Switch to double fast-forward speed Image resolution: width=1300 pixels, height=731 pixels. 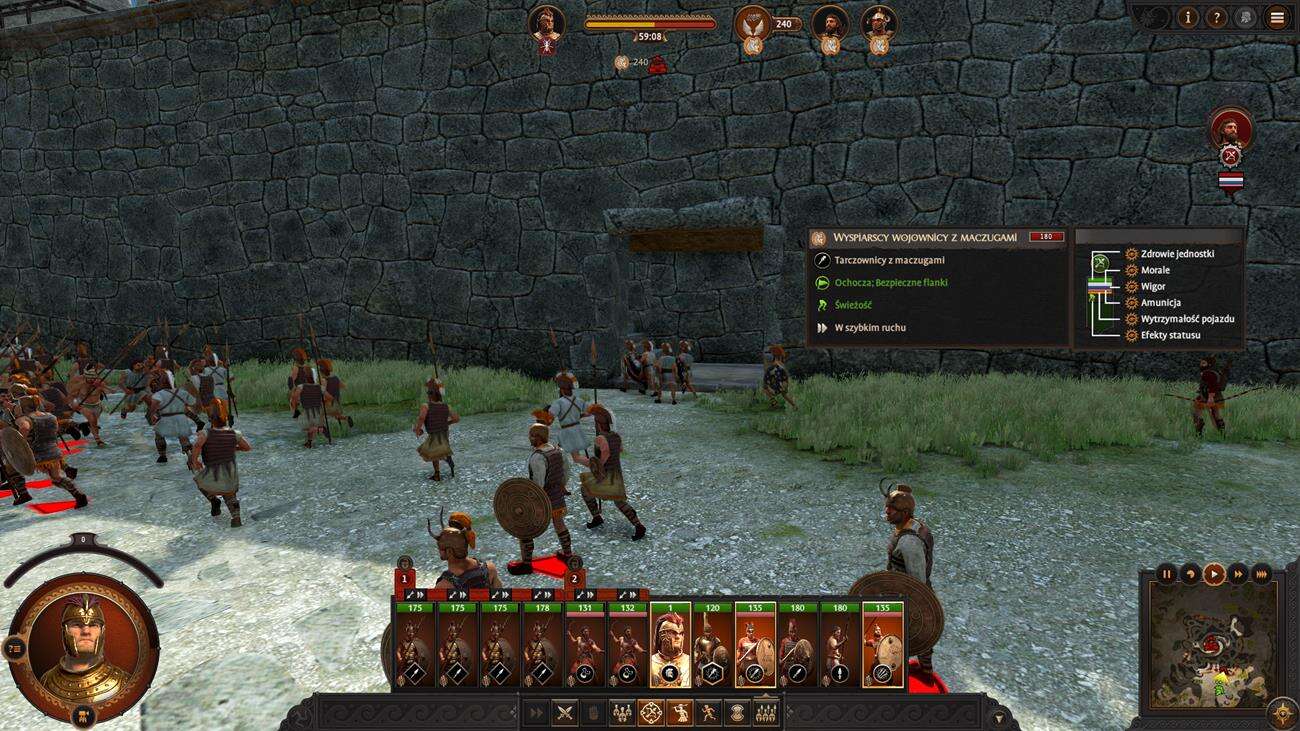point(1238,574)
